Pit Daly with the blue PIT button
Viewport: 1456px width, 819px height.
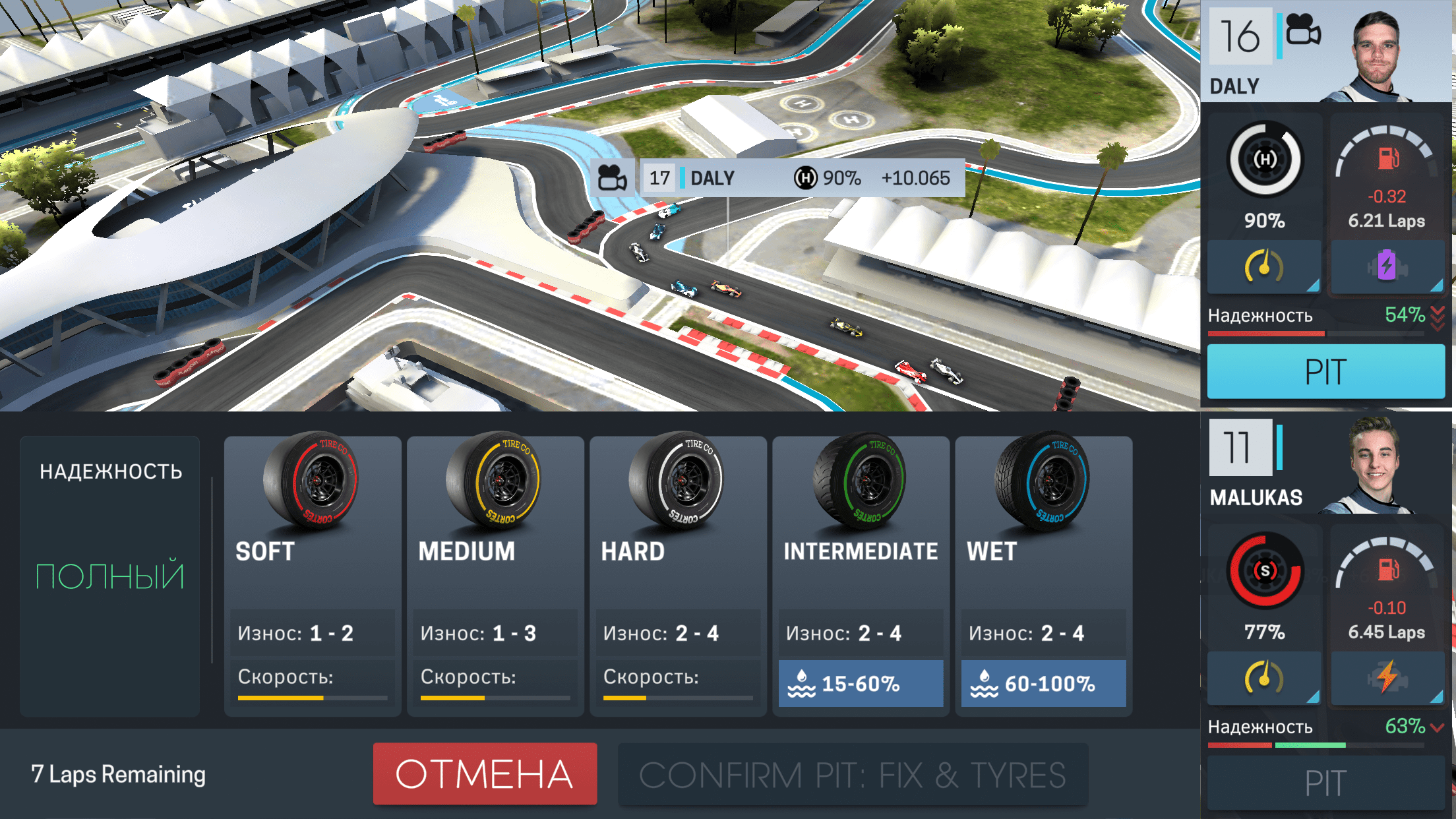[x=1325, y=371]
